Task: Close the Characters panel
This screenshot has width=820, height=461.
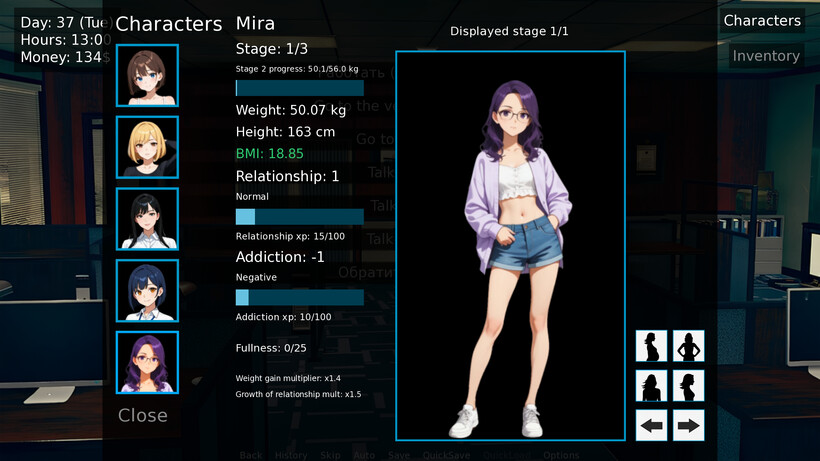Action: coord(143,415)
